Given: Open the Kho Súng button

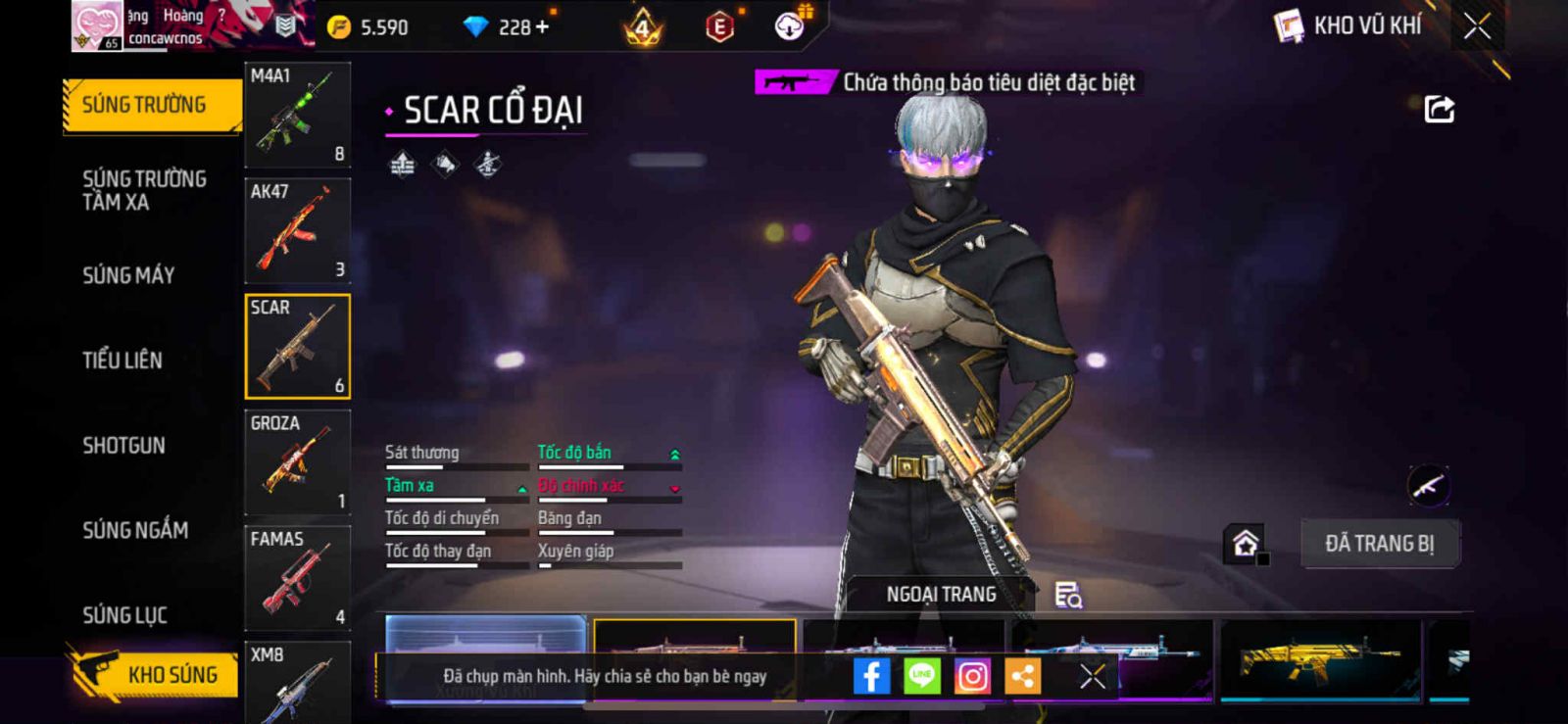Looking at the screenshot, I should point(155,674).
